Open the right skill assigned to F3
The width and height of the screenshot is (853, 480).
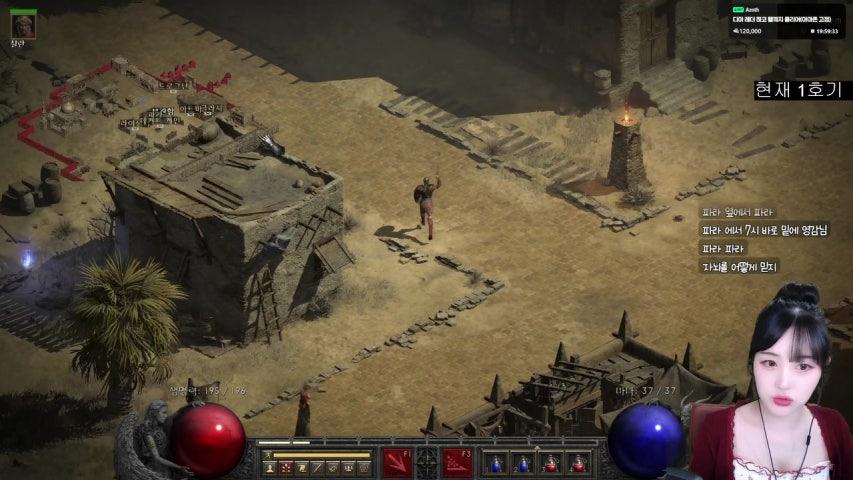(x=458, y=462)
